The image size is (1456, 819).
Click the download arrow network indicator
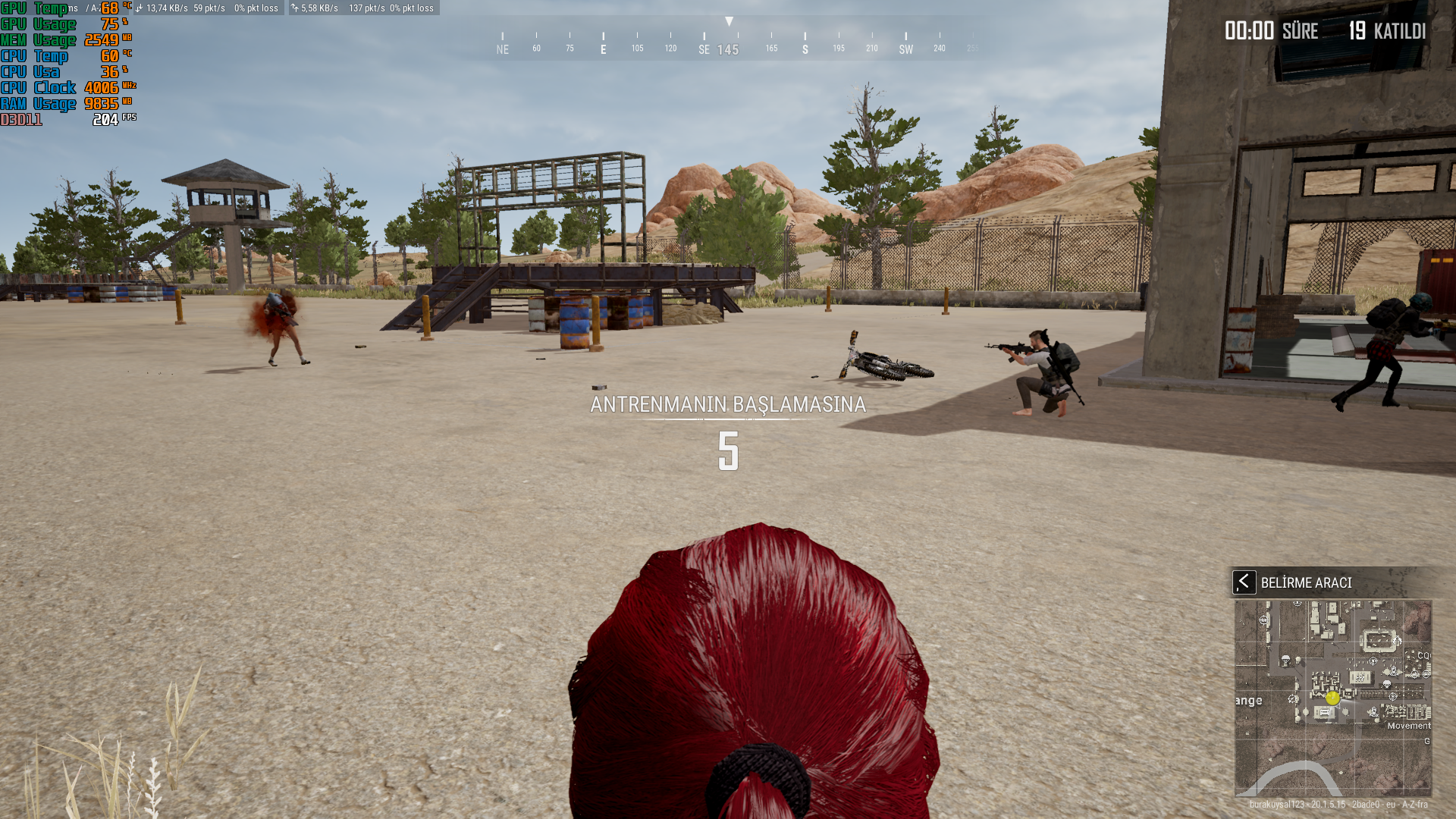(x=138, y=8)
